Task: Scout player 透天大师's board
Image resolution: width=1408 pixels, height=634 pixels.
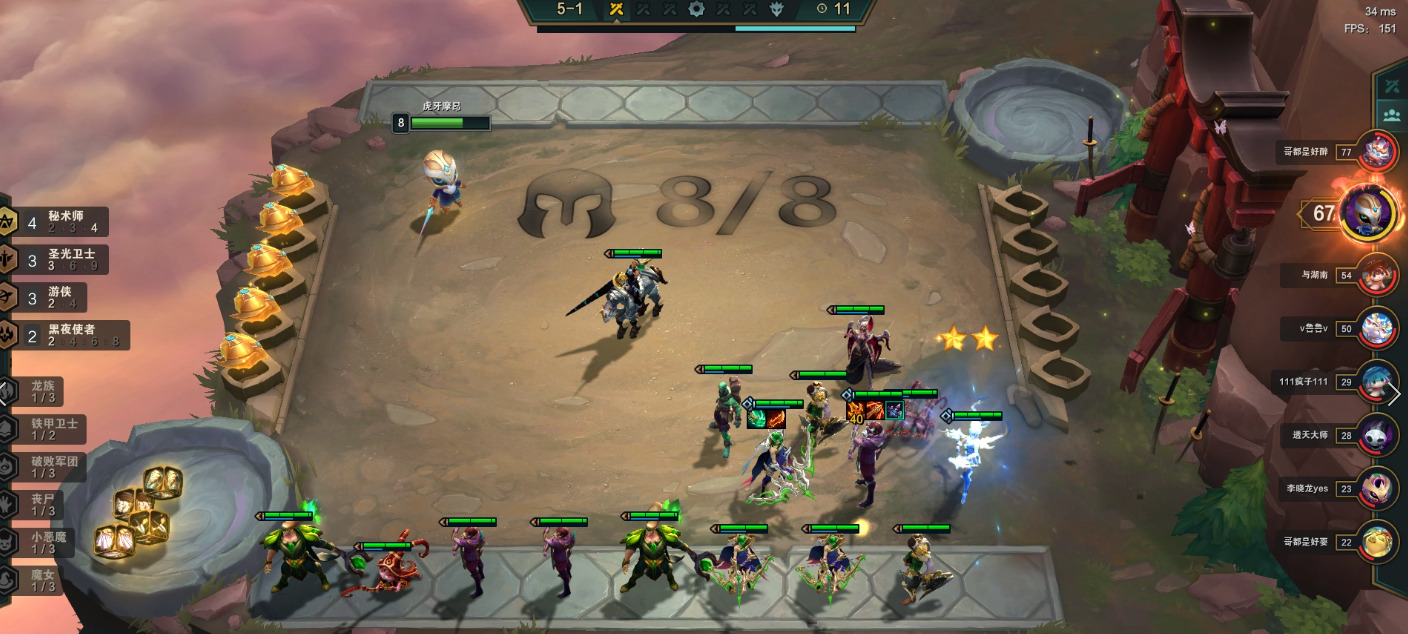Action: pyautogui.click(x=1380, y=435)
